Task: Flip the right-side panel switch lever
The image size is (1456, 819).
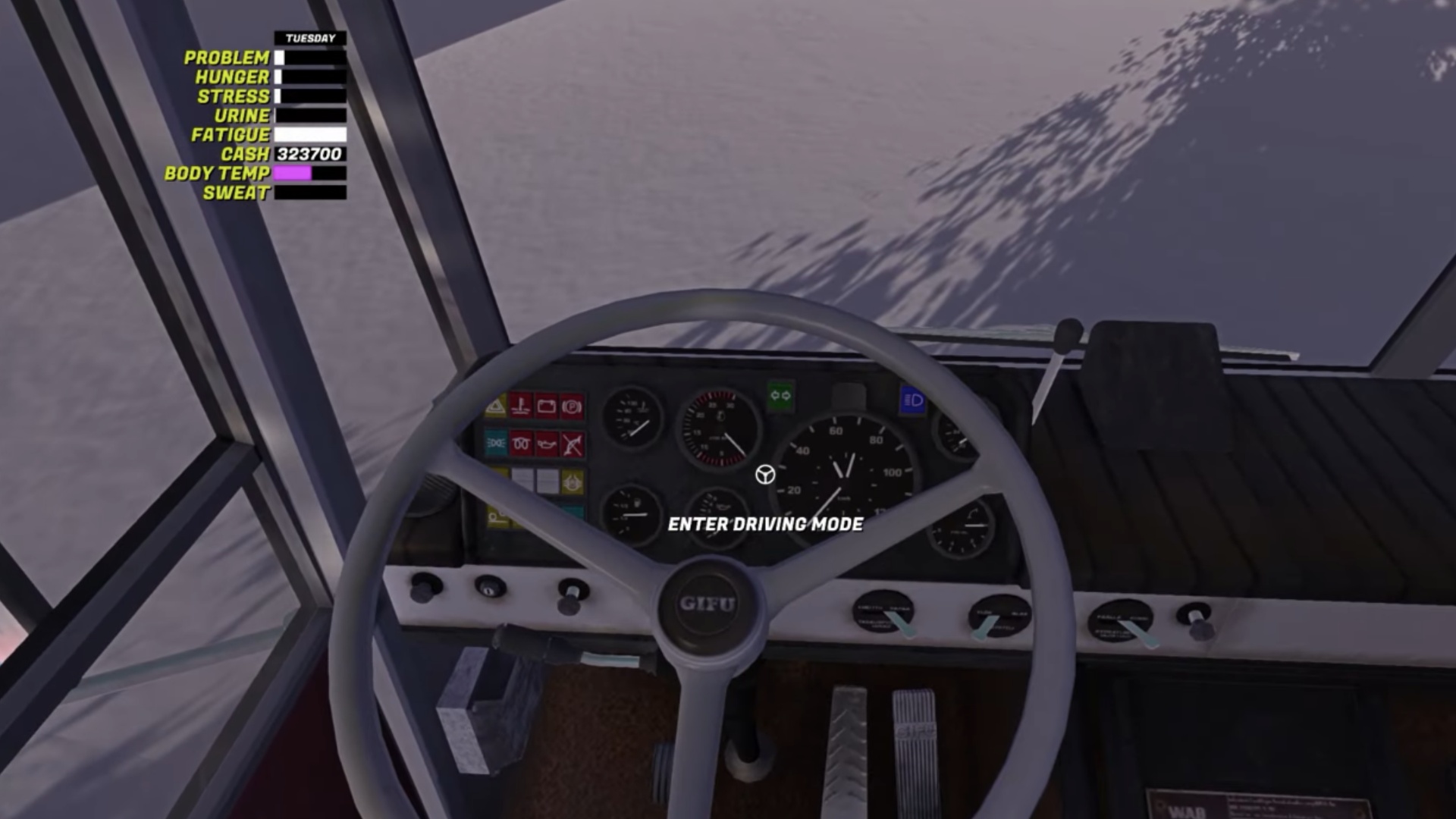Action: (x=1141, y=635)
